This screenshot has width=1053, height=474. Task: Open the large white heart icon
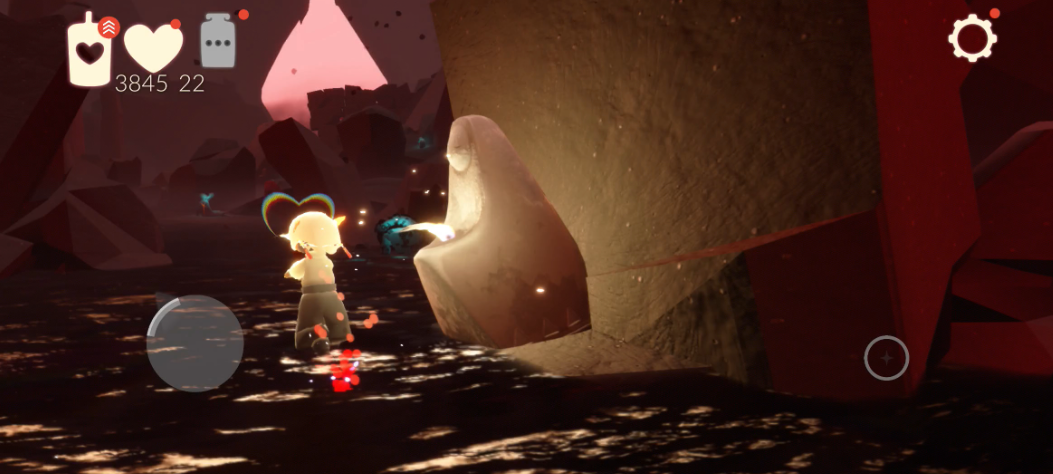point(151,47)
